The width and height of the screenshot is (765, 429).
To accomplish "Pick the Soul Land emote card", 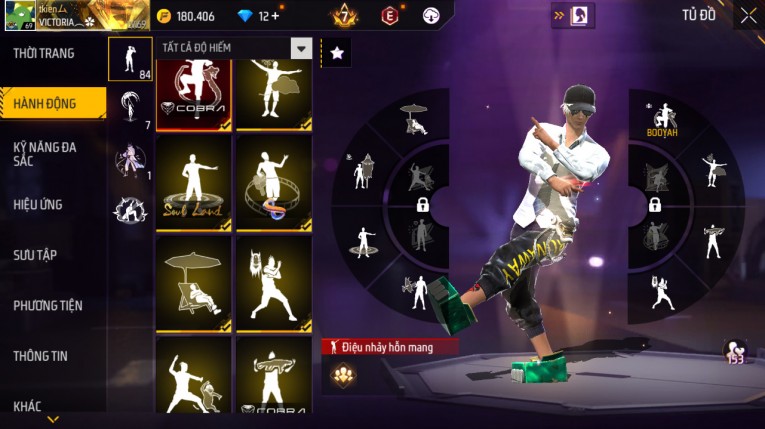I will (x=194, y=182).
